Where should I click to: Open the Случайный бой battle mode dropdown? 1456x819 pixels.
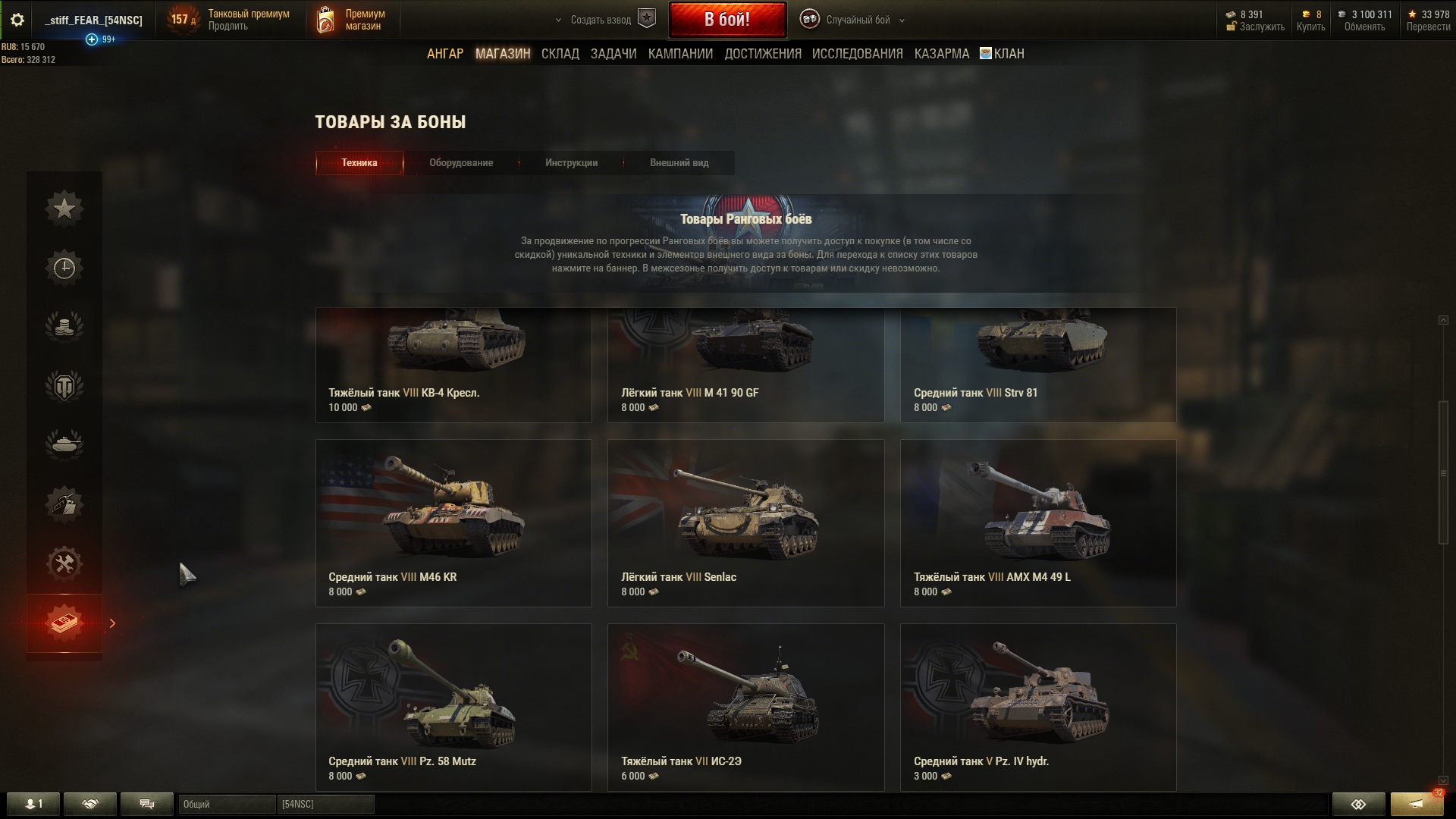pyautogui.click(x=857, y=20)
